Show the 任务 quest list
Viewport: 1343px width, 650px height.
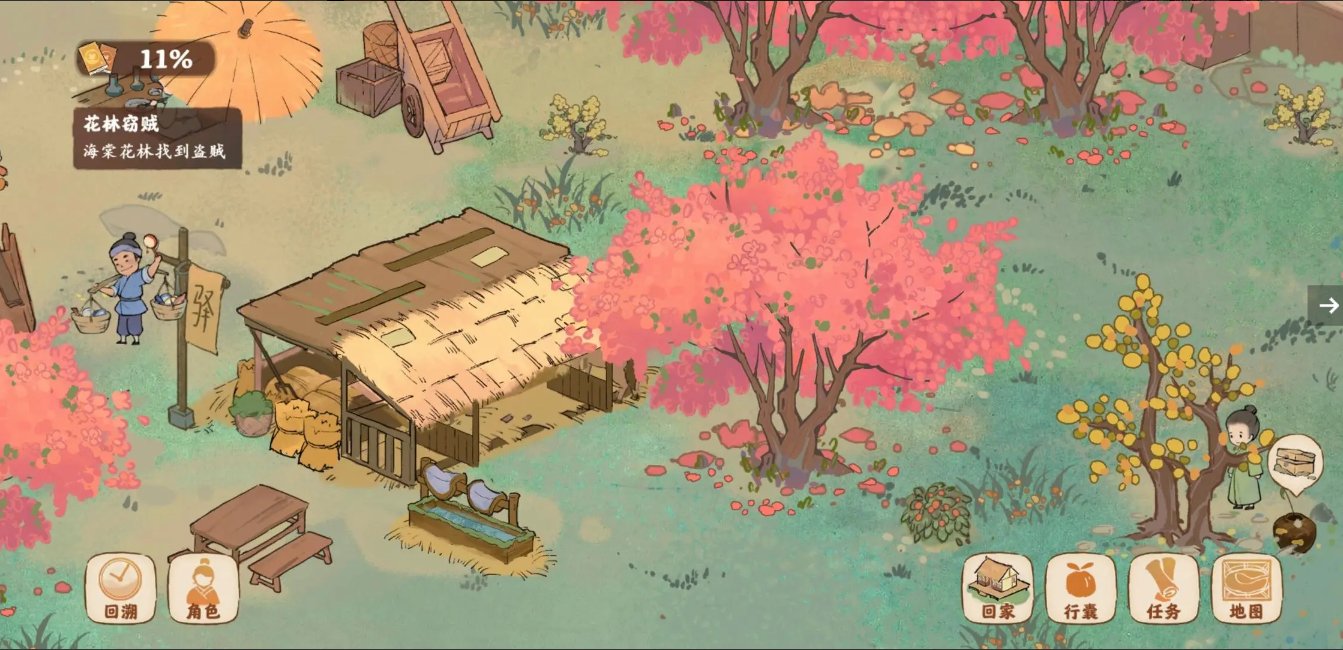tap(1163, 589)
